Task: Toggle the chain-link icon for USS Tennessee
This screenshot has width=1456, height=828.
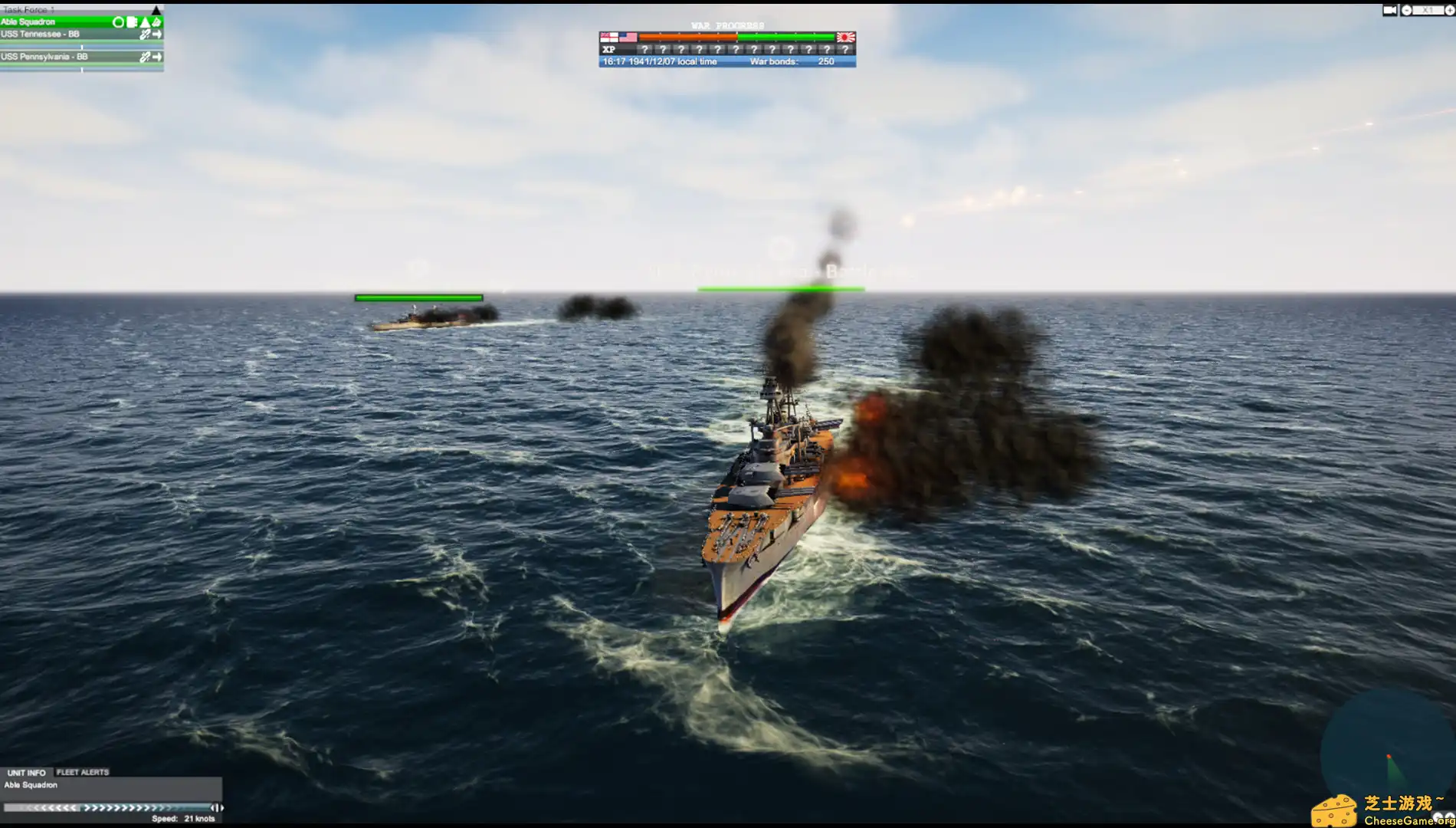Action: tap(146, 34)
